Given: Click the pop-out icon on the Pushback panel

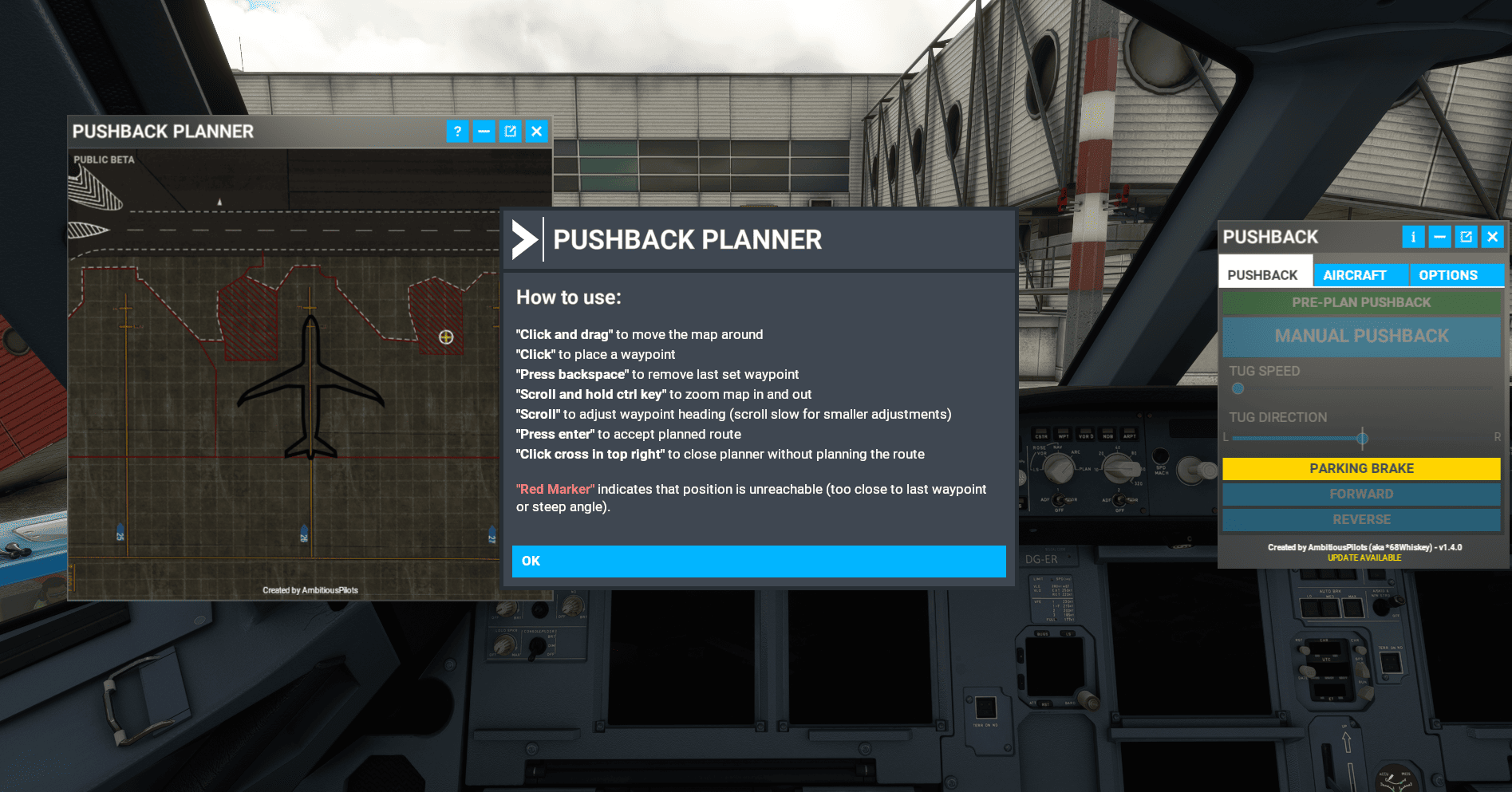Looking at the screenshot, I should (x=1466, y=237).
